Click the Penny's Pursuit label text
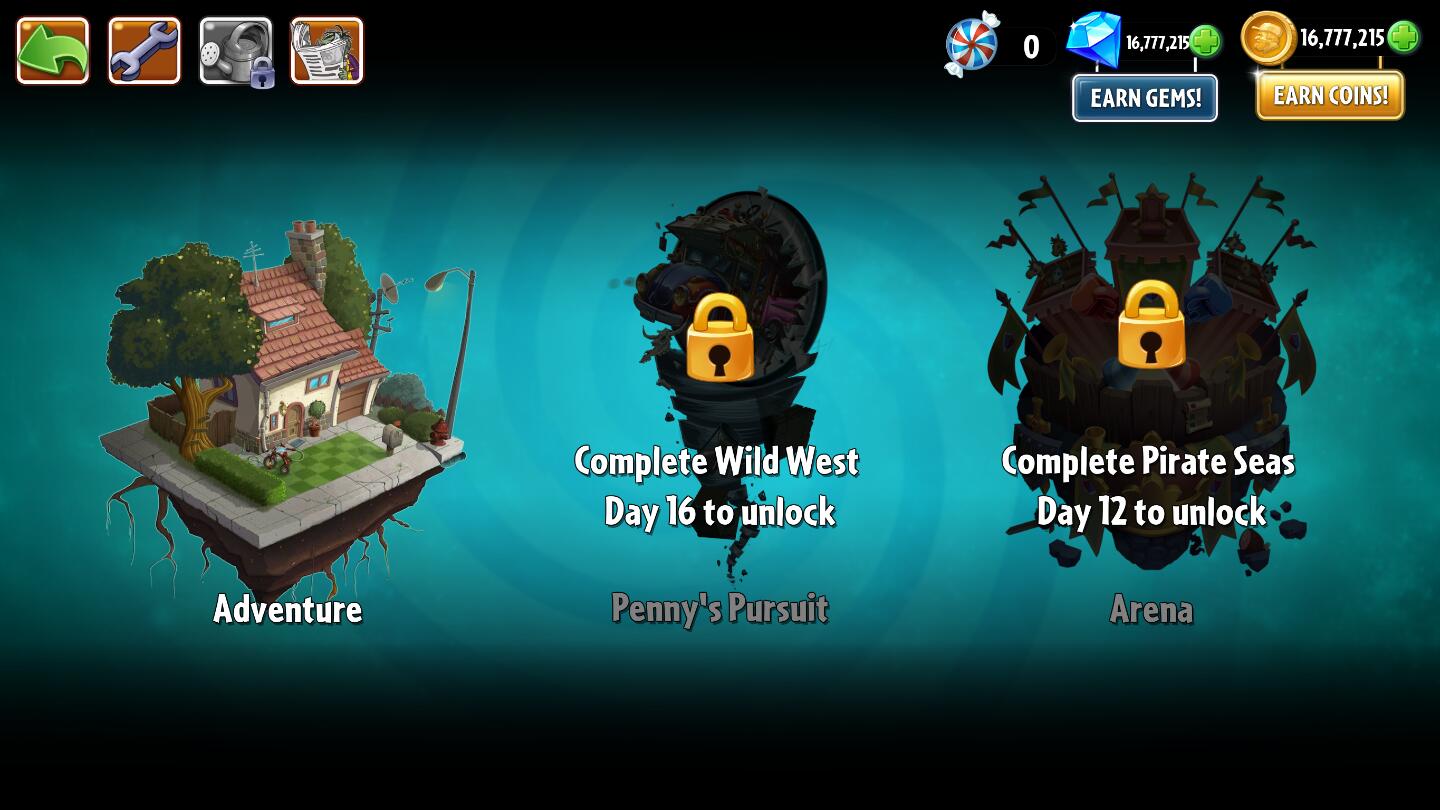The height and width of the screenshot is (810, 1440). pos(720,608)
